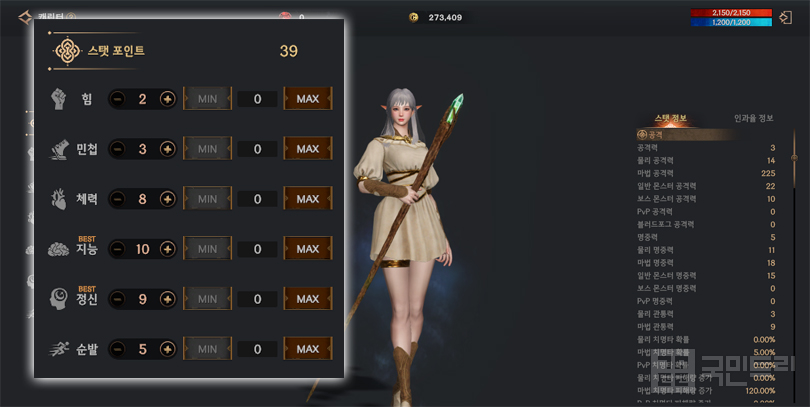Reduce 체력 with minus button

117,199
